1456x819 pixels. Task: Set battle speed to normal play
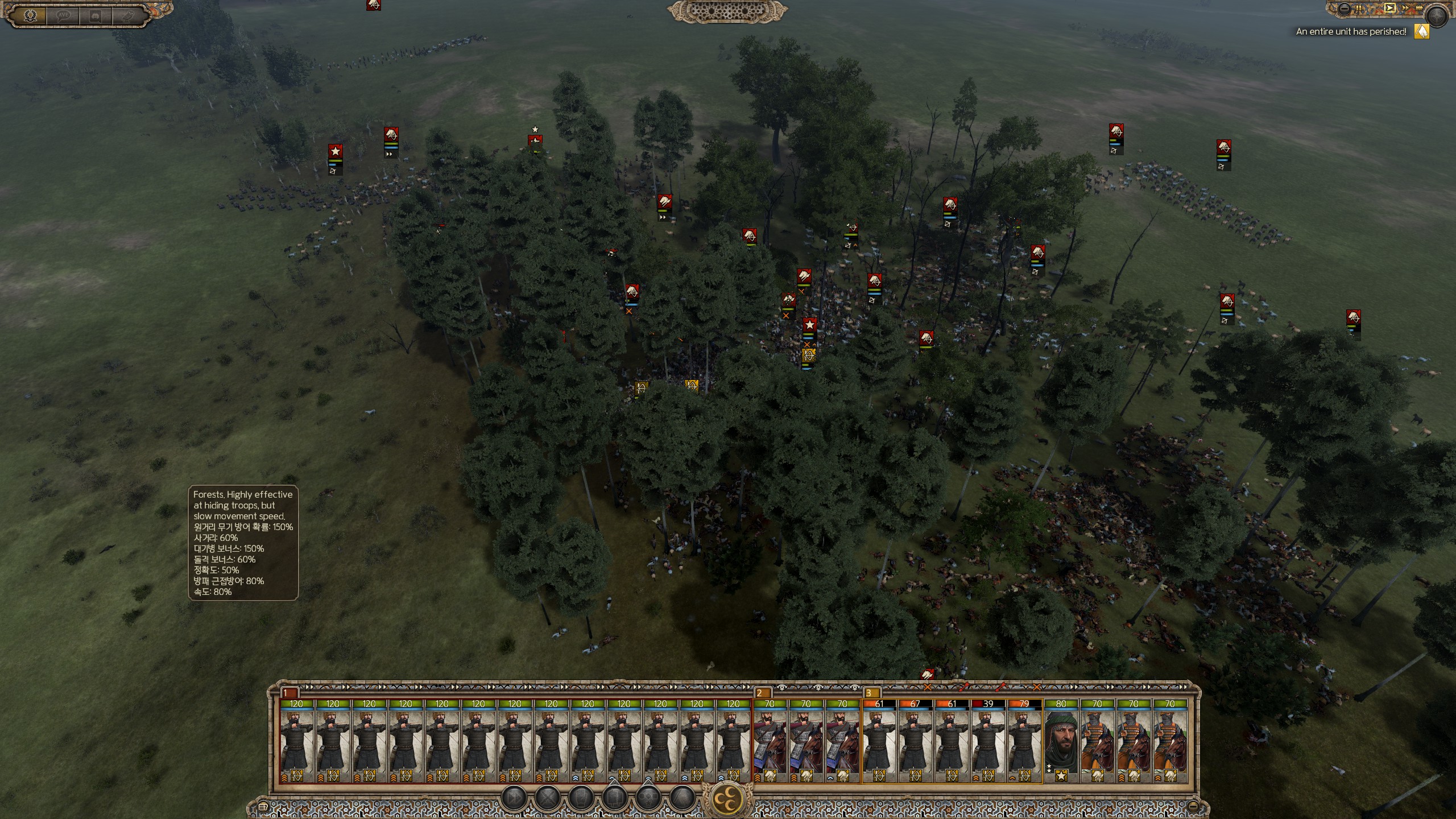[x=1390, y=8]
